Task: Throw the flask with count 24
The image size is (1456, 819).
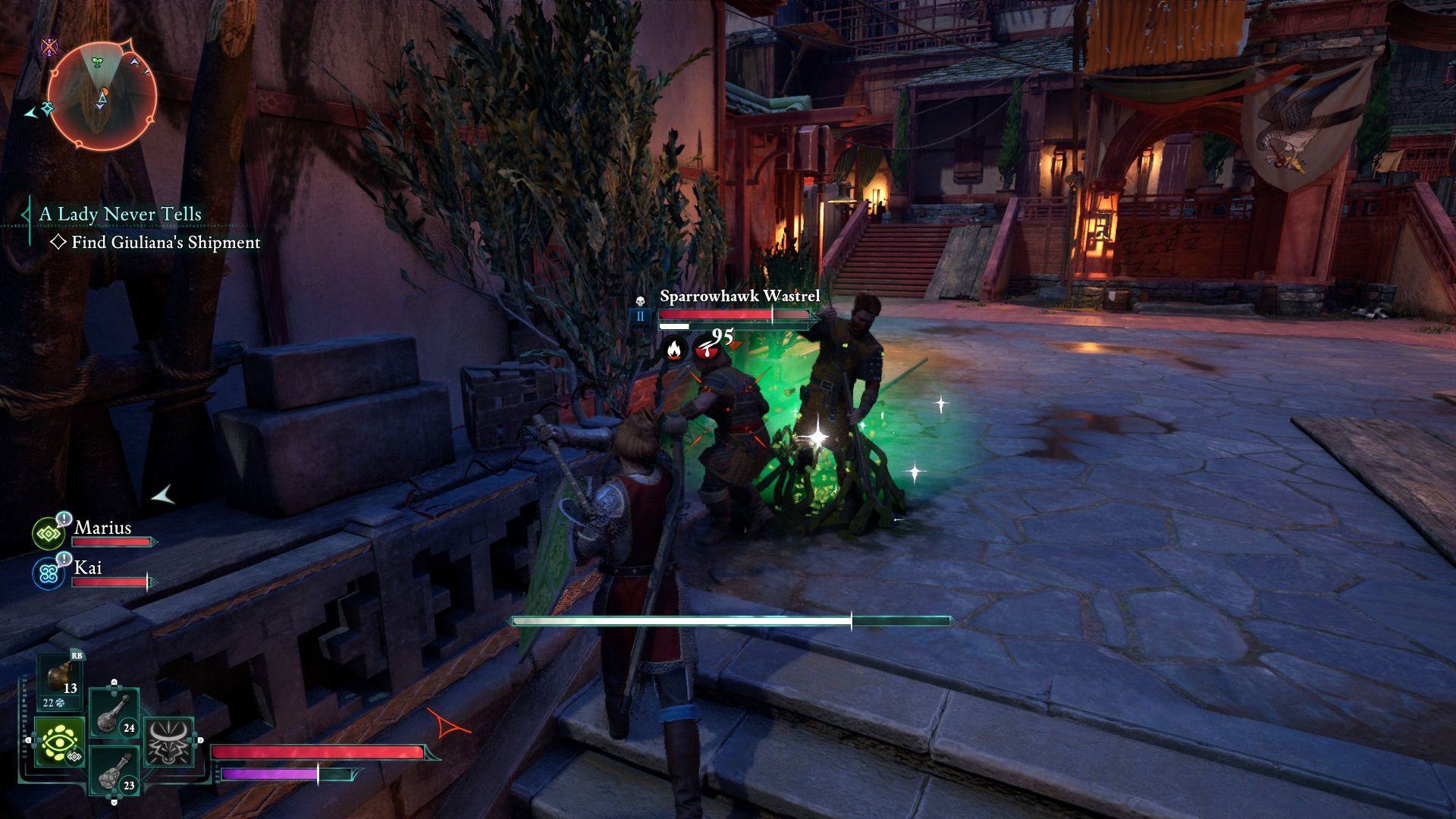Action: [x=115, y=712]
